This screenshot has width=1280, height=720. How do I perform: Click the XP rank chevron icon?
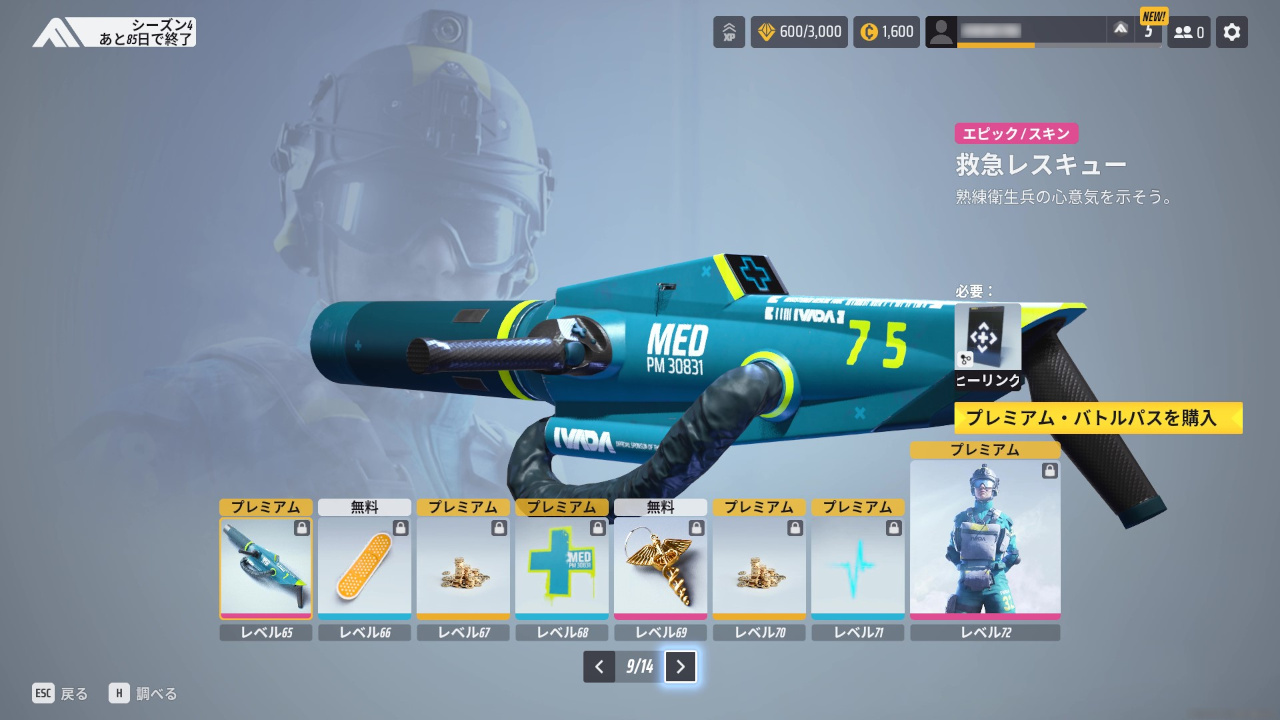click(x=729, y=32)
